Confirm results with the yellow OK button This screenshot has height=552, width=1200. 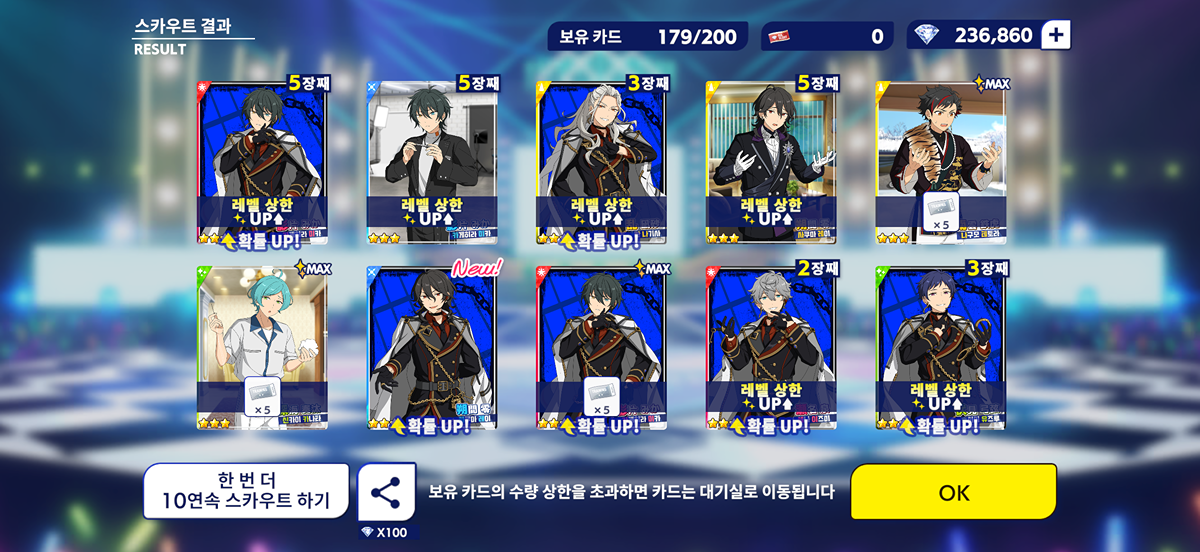pyautogui.click(x=953, y=492)
